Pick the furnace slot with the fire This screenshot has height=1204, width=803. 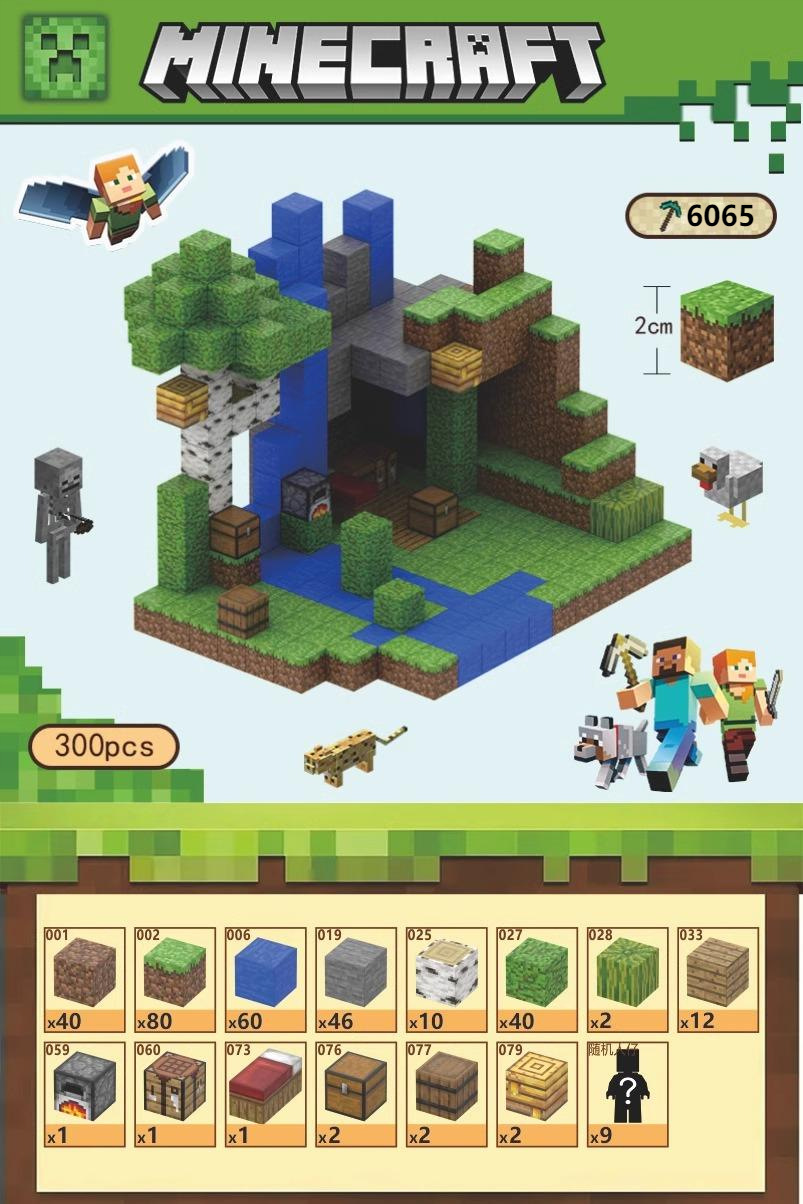coord(85,1094)
